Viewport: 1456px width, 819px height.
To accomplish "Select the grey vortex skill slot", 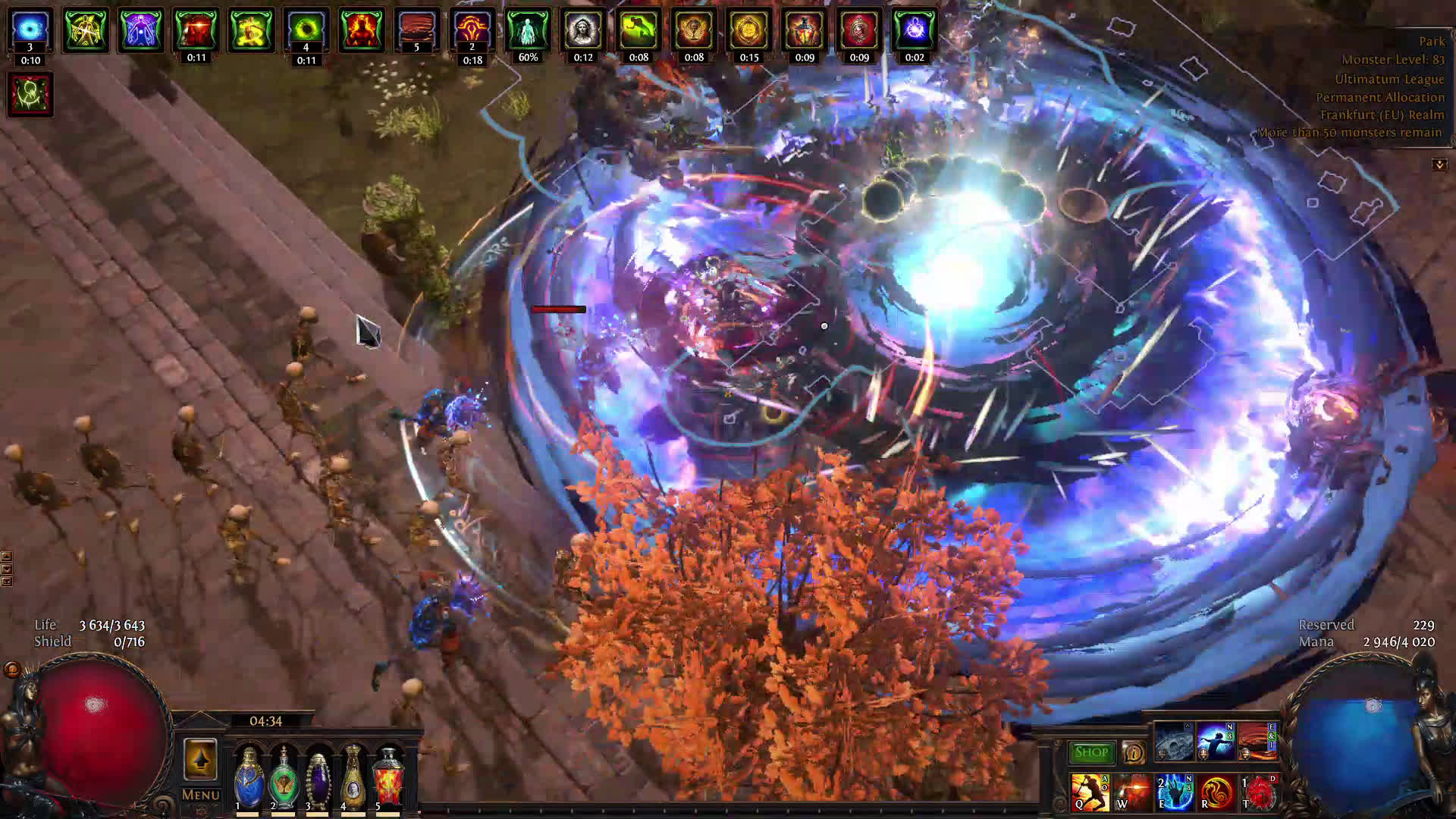I will click(x=1174, y=742).
